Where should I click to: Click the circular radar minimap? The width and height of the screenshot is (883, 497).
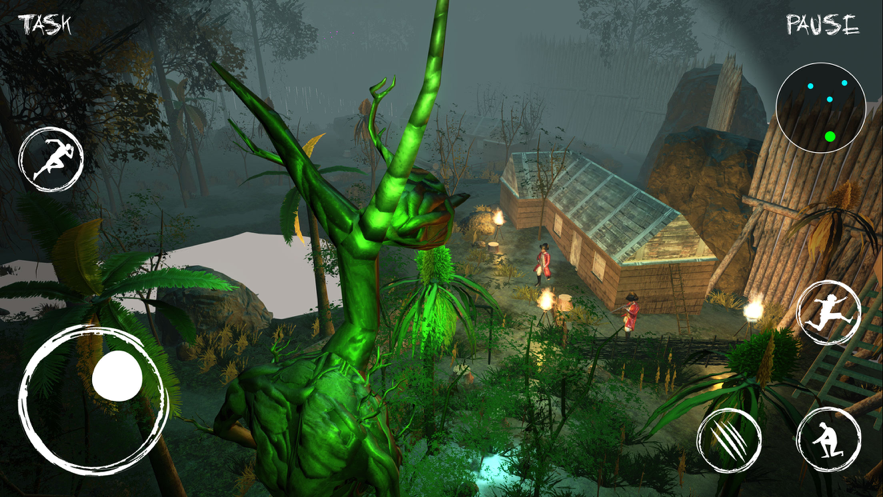(821, 108)
